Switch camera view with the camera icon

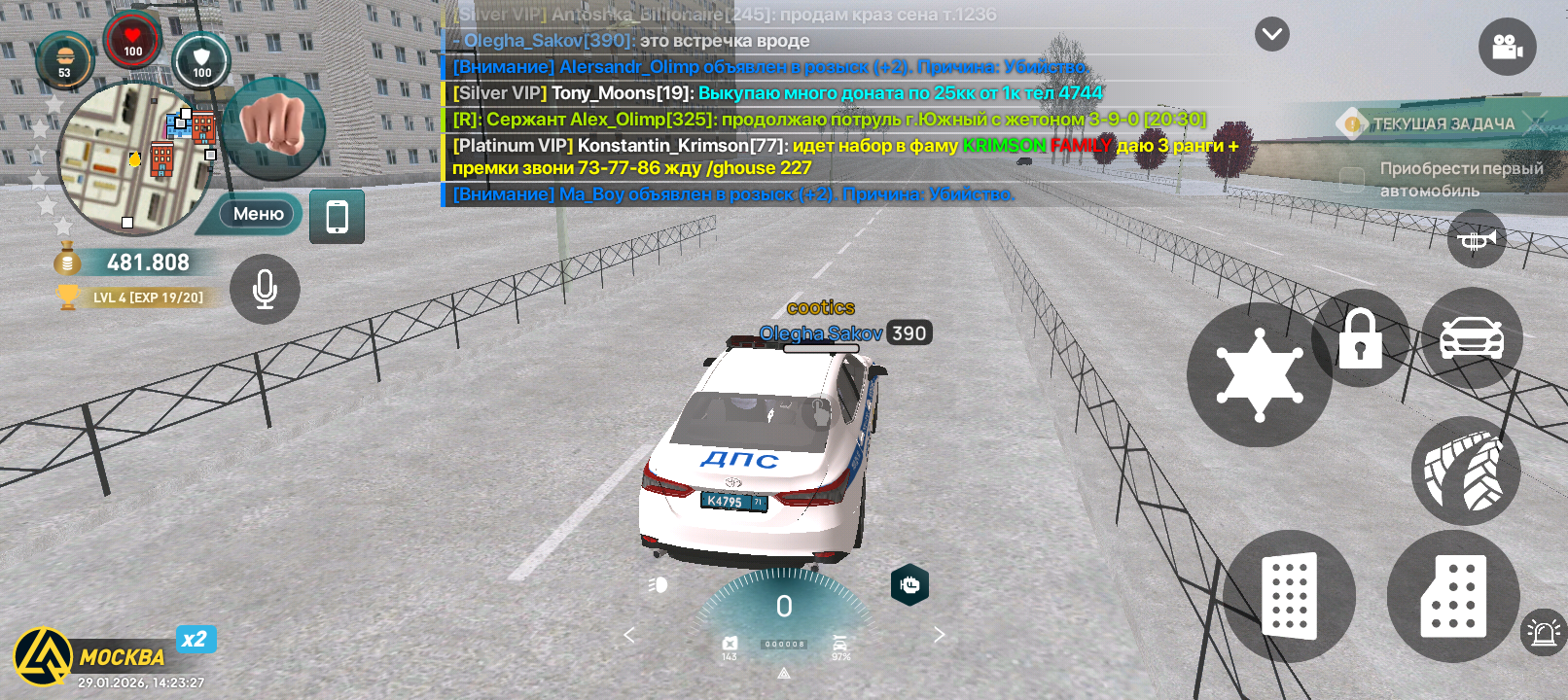point(1507,46)
